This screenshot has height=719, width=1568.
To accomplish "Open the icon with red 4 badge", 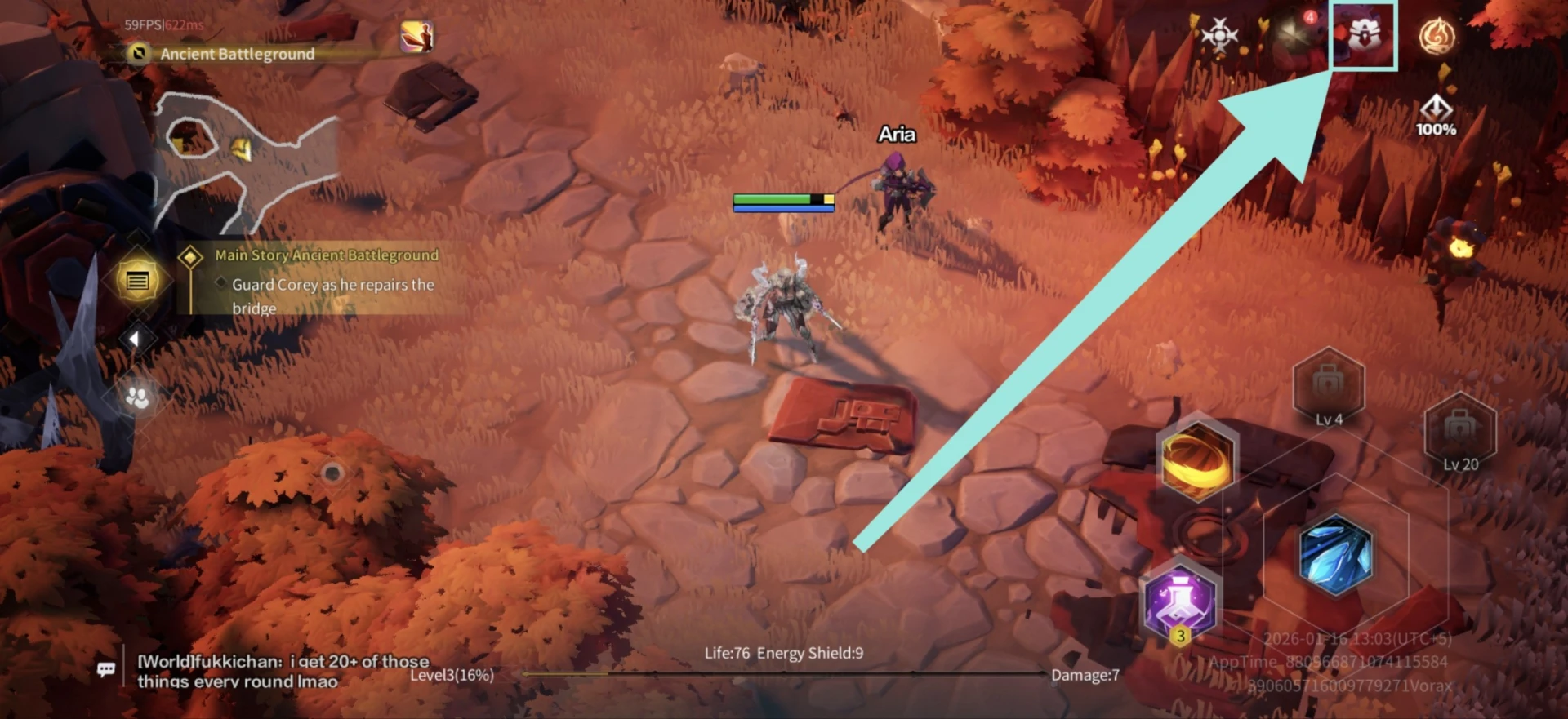I will pyautogui.click(x=1294, y=33).
